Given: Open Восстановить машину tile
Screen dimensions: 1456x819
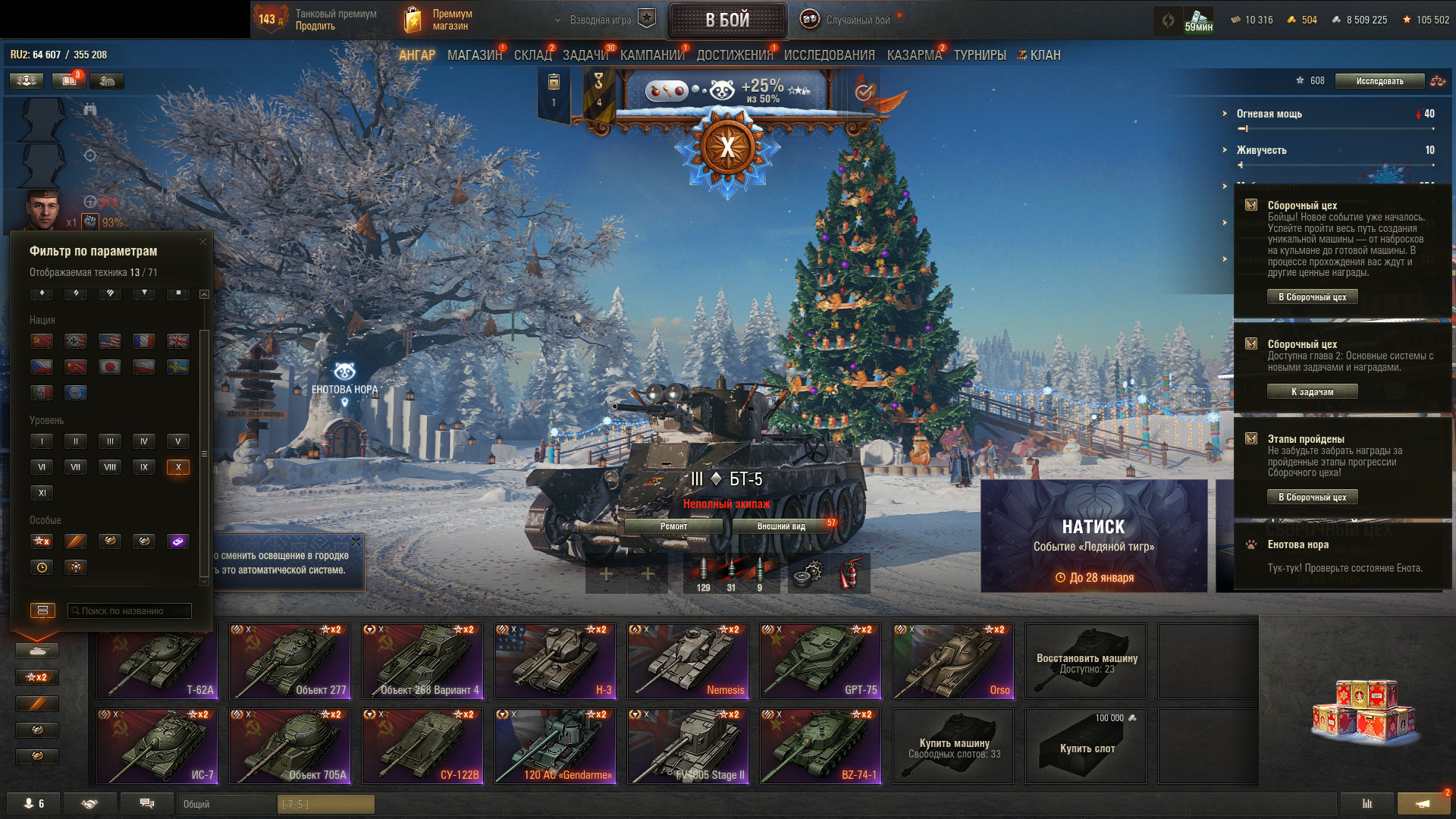Looking at the screenshot, I should (1086, 661).
